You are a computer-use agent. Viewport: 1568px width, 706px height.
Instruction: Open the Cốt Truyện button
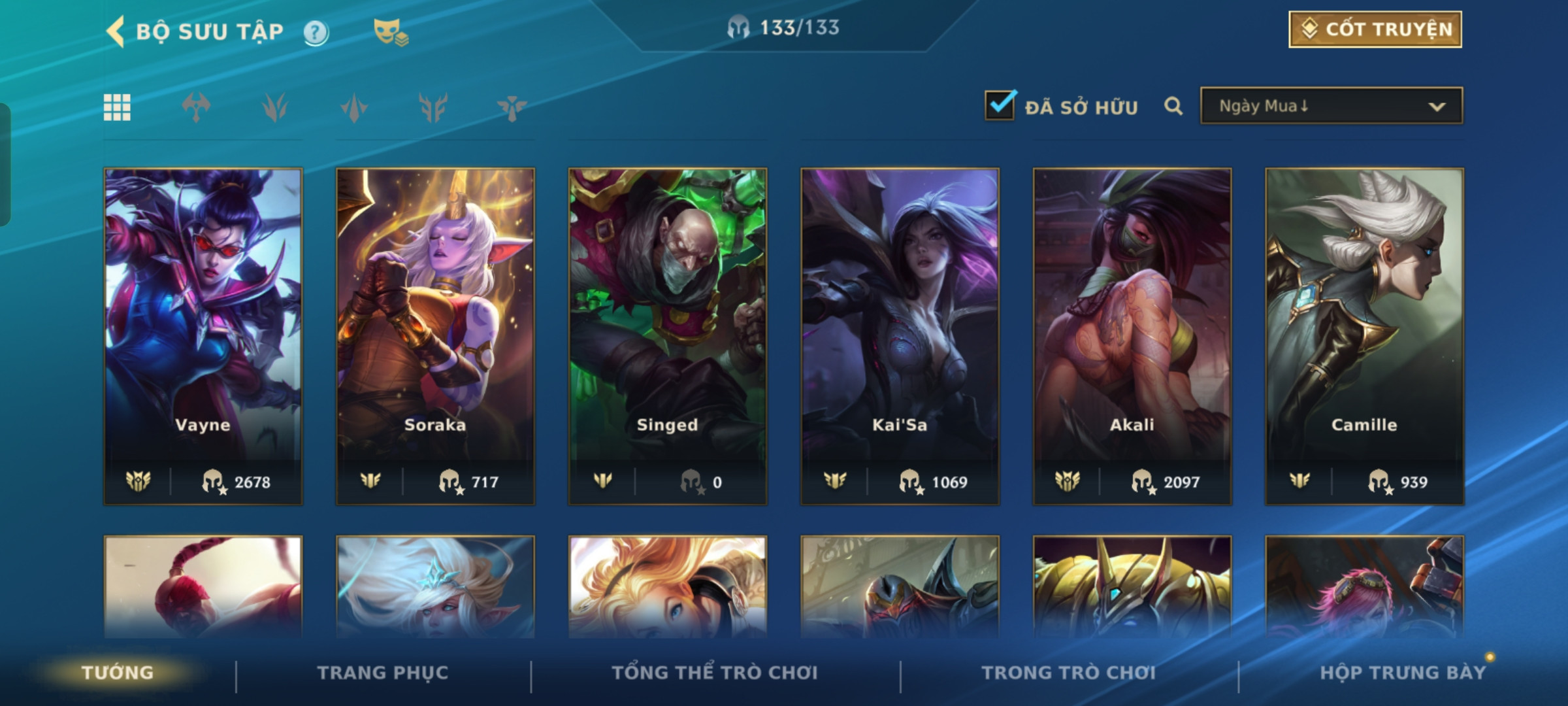1375,29
